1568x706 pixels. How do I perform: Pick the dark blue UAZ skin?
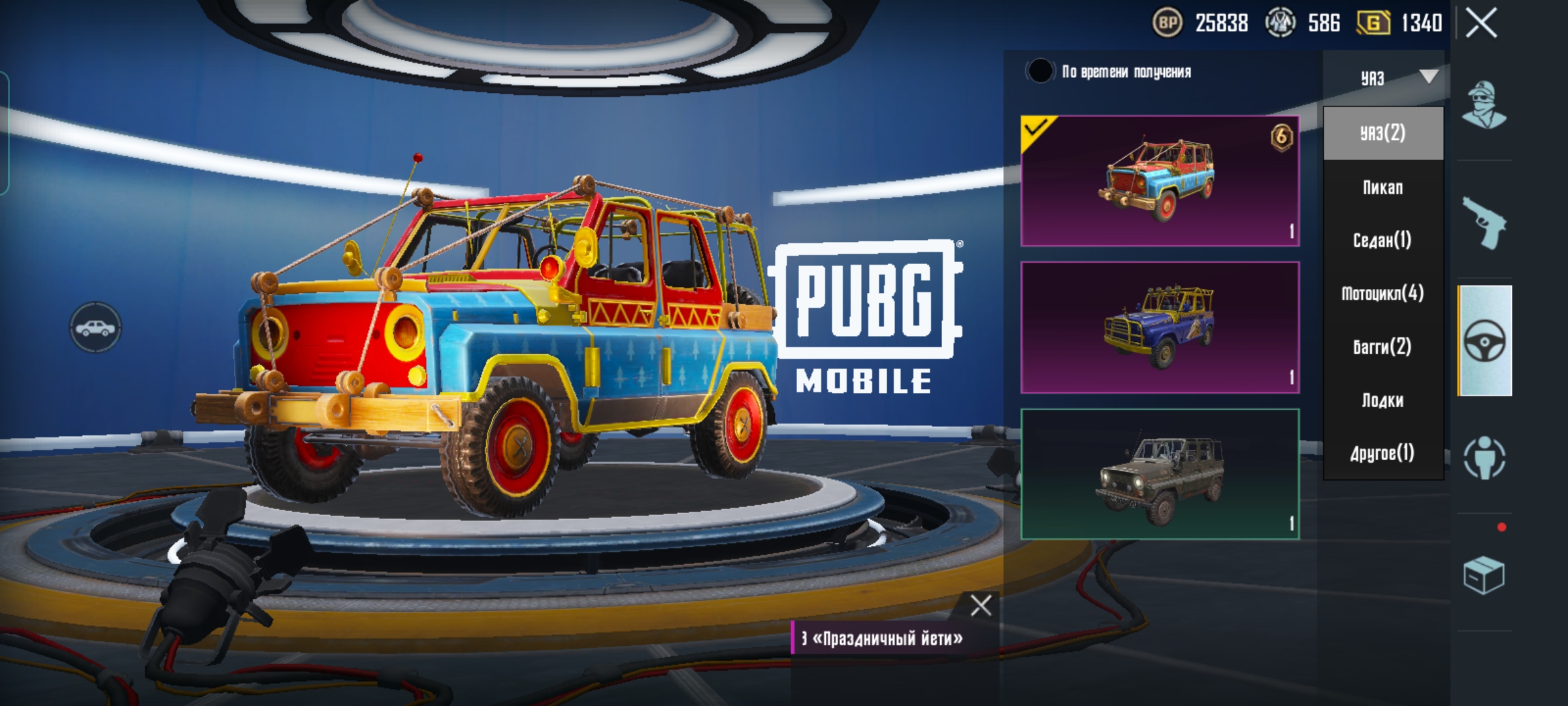1160,328
